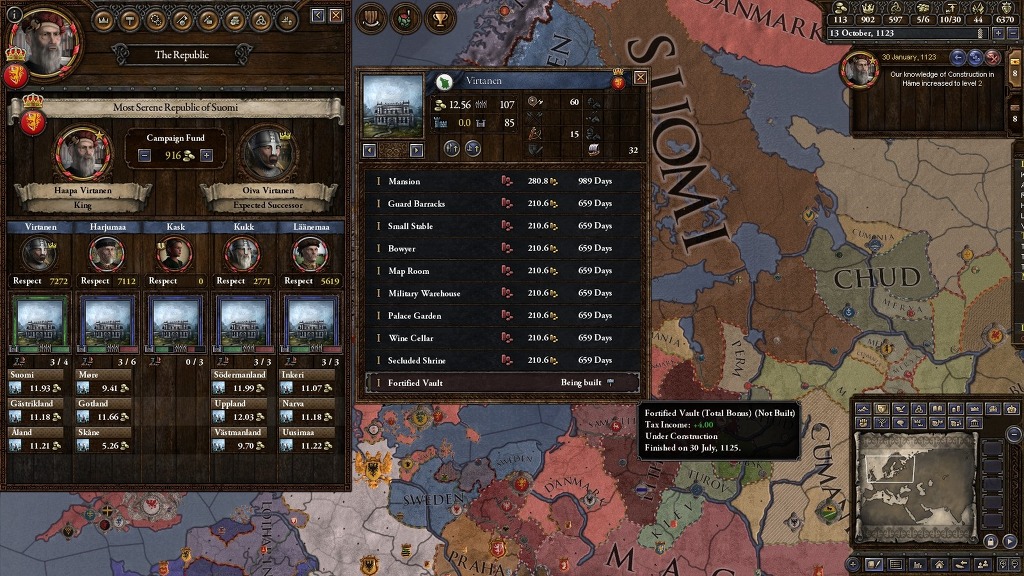
Task: Increase the Campaign Fund with plus button
Action: (x=207, y=155)
